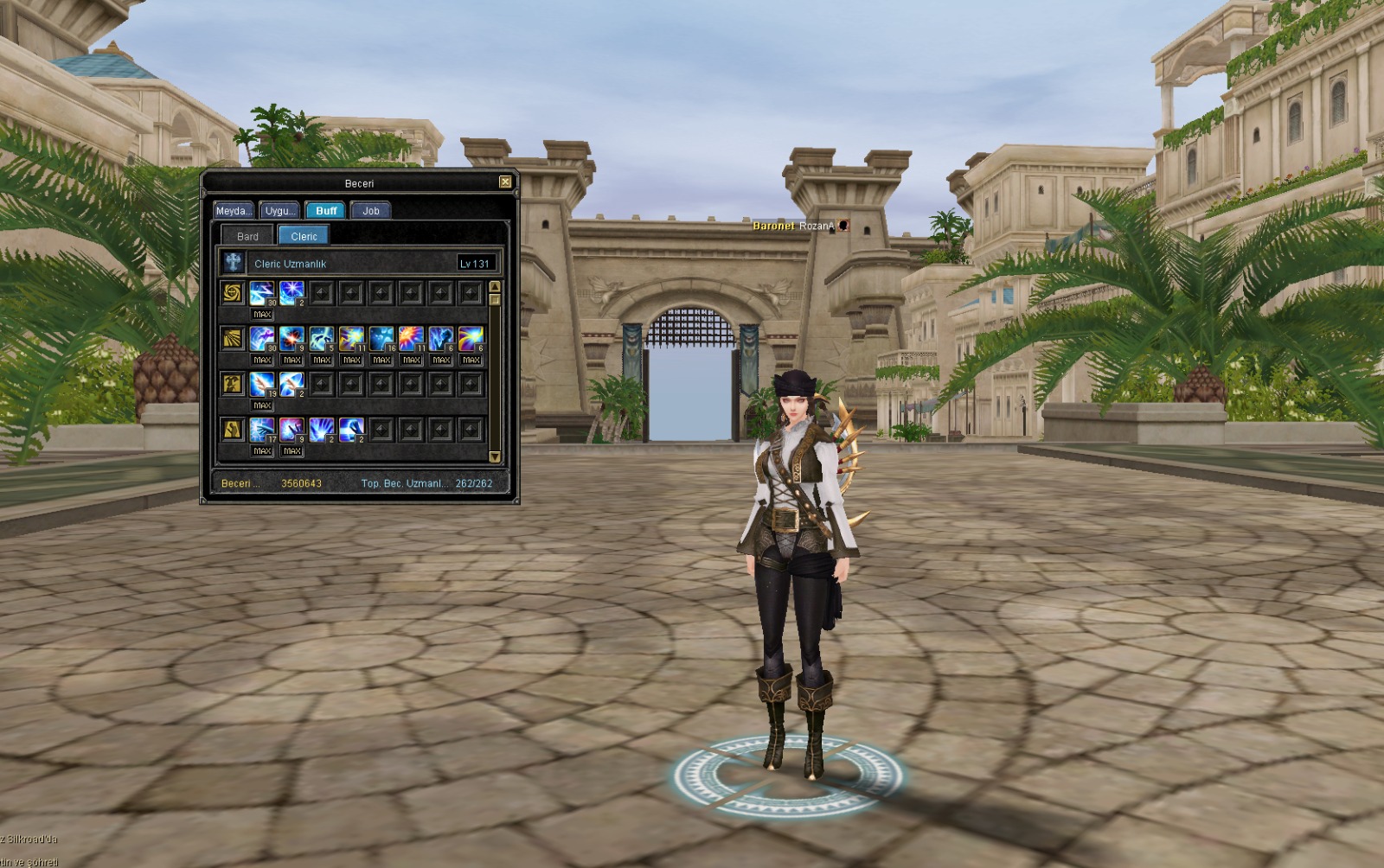Choose the gold light-rays category icon
The image size is (1384, 868).
pos(232,338)
